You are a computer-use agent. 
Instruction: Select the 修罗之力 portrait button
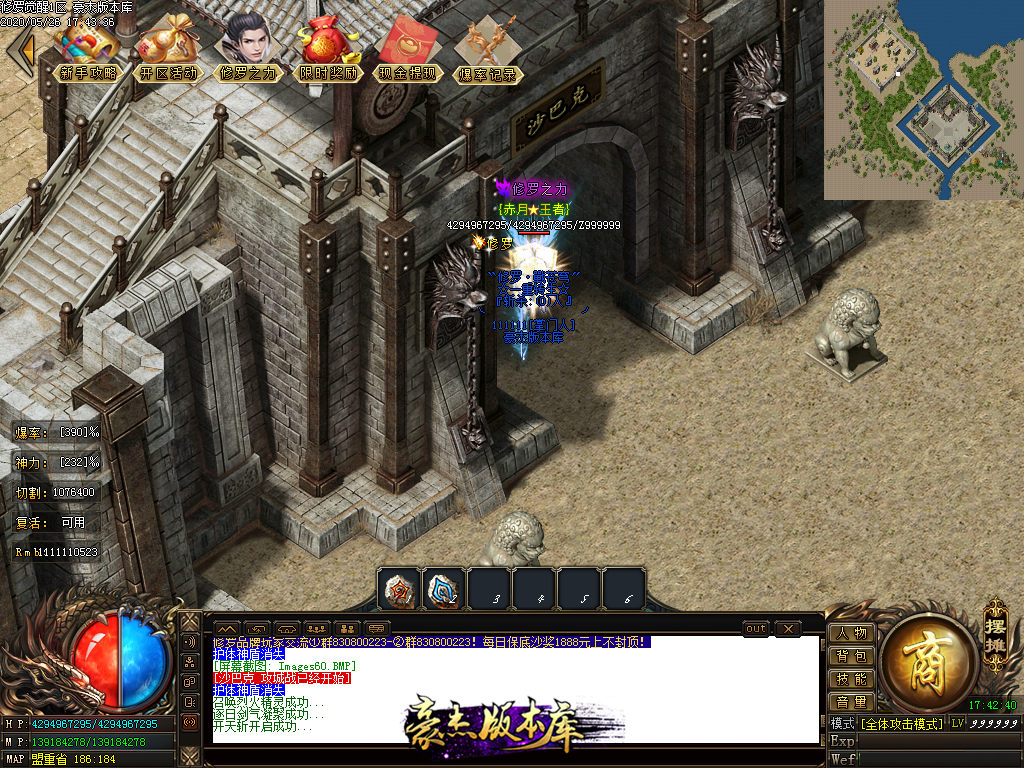[248, 50]
